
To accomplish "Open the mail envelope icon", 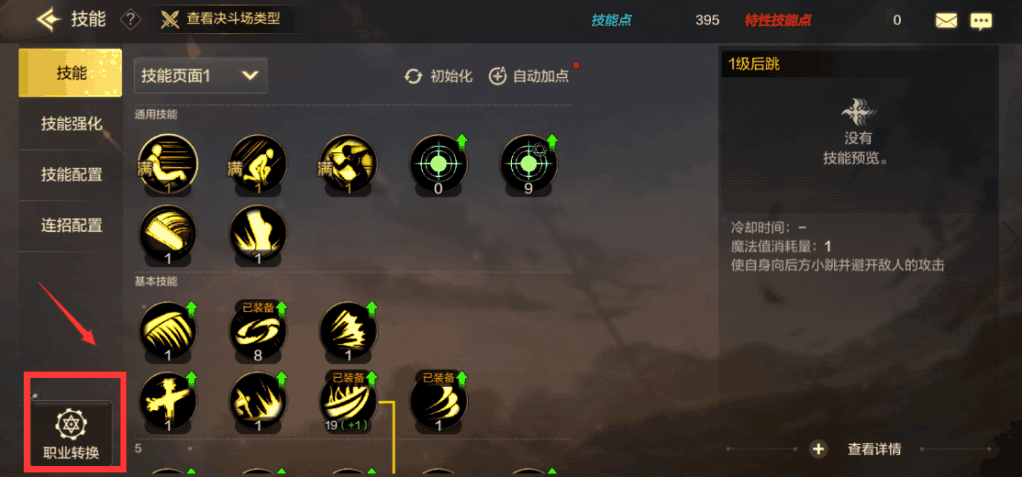I will pyautogui.click(x=946, y=20).
